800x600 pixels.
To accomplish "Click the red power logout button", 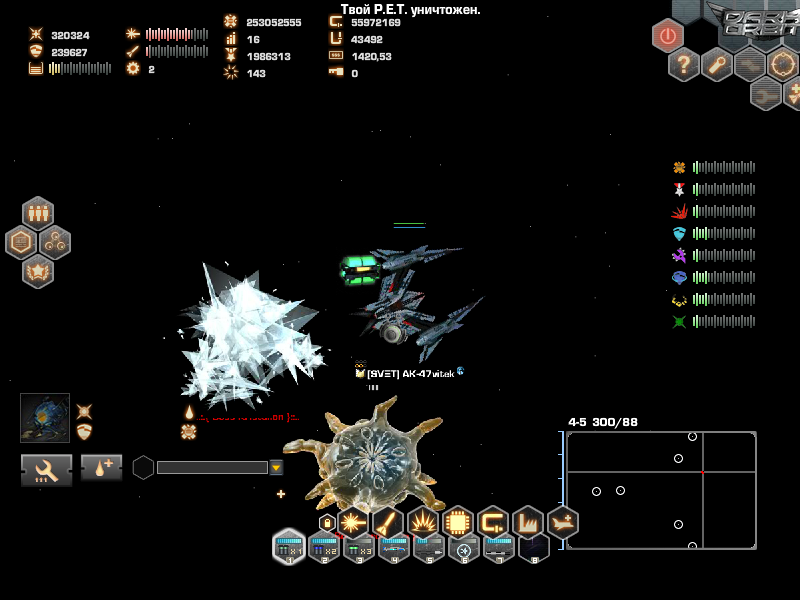I will tap(668, 35).
